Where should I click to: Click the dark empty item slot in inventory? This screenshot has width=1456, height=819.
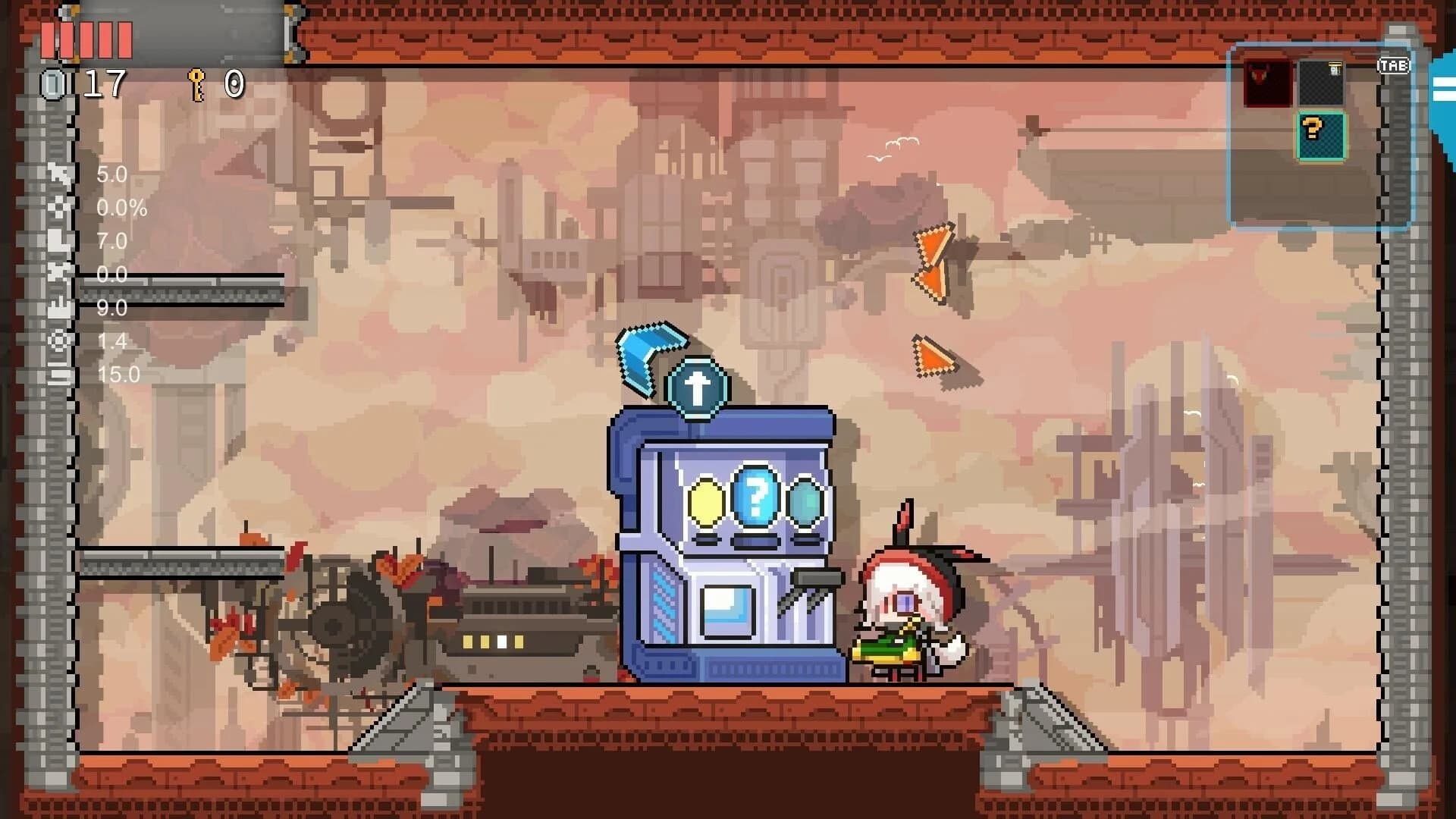tap(1323, 83)
